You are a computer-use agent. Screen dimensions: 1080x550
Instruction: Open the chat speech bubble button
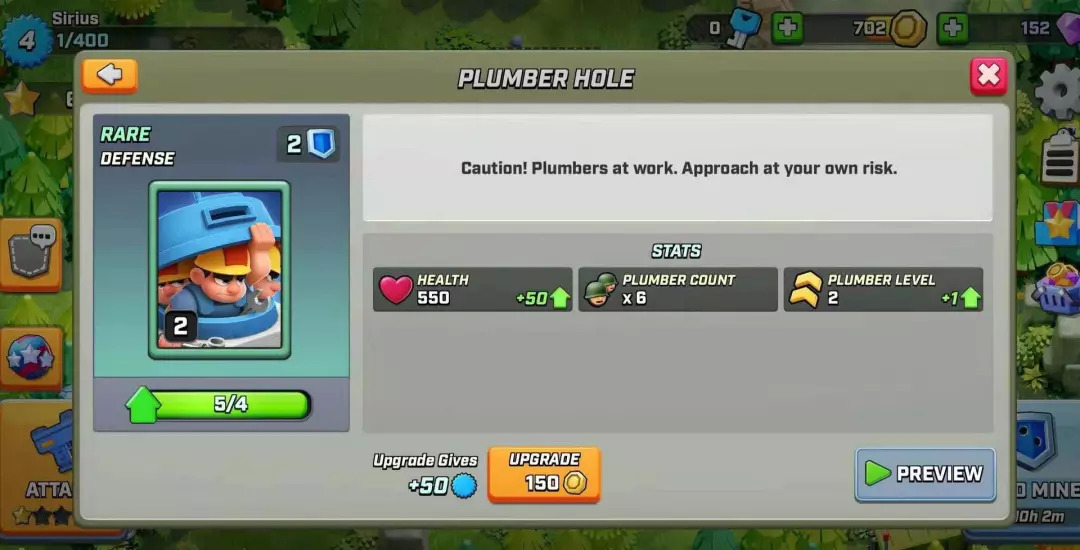[30, 251]
